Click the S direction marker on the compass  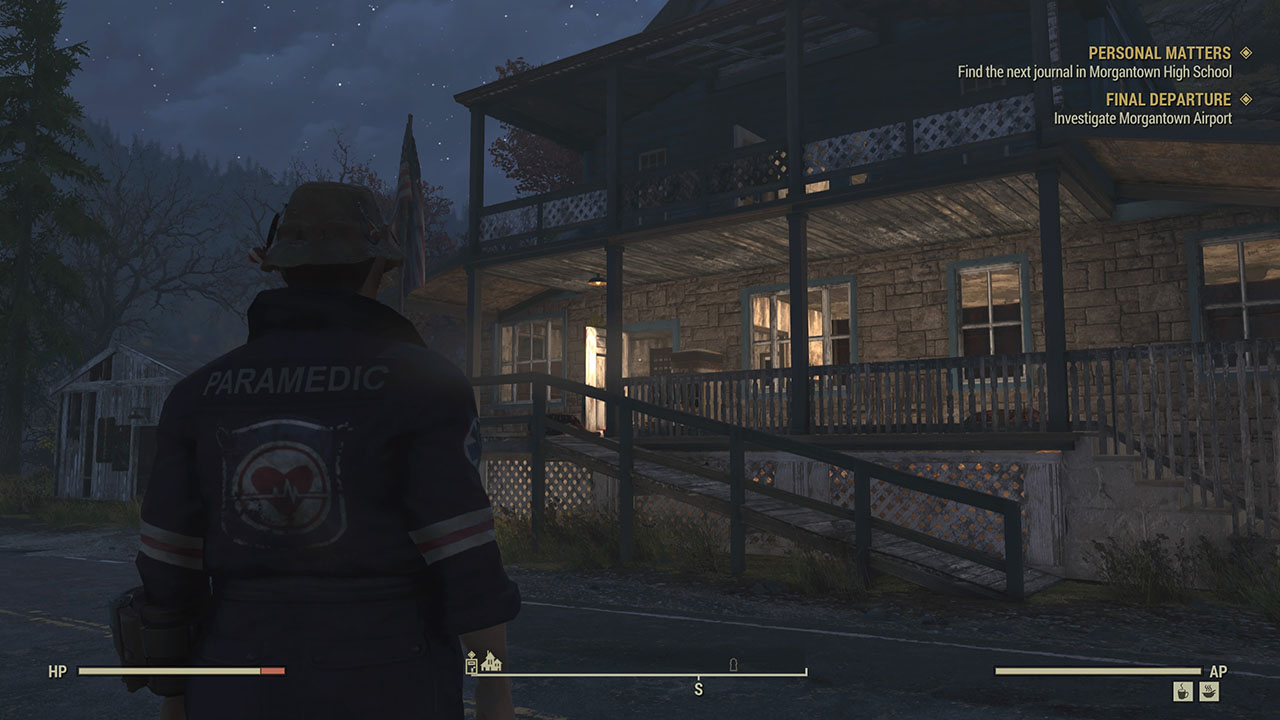700,688
